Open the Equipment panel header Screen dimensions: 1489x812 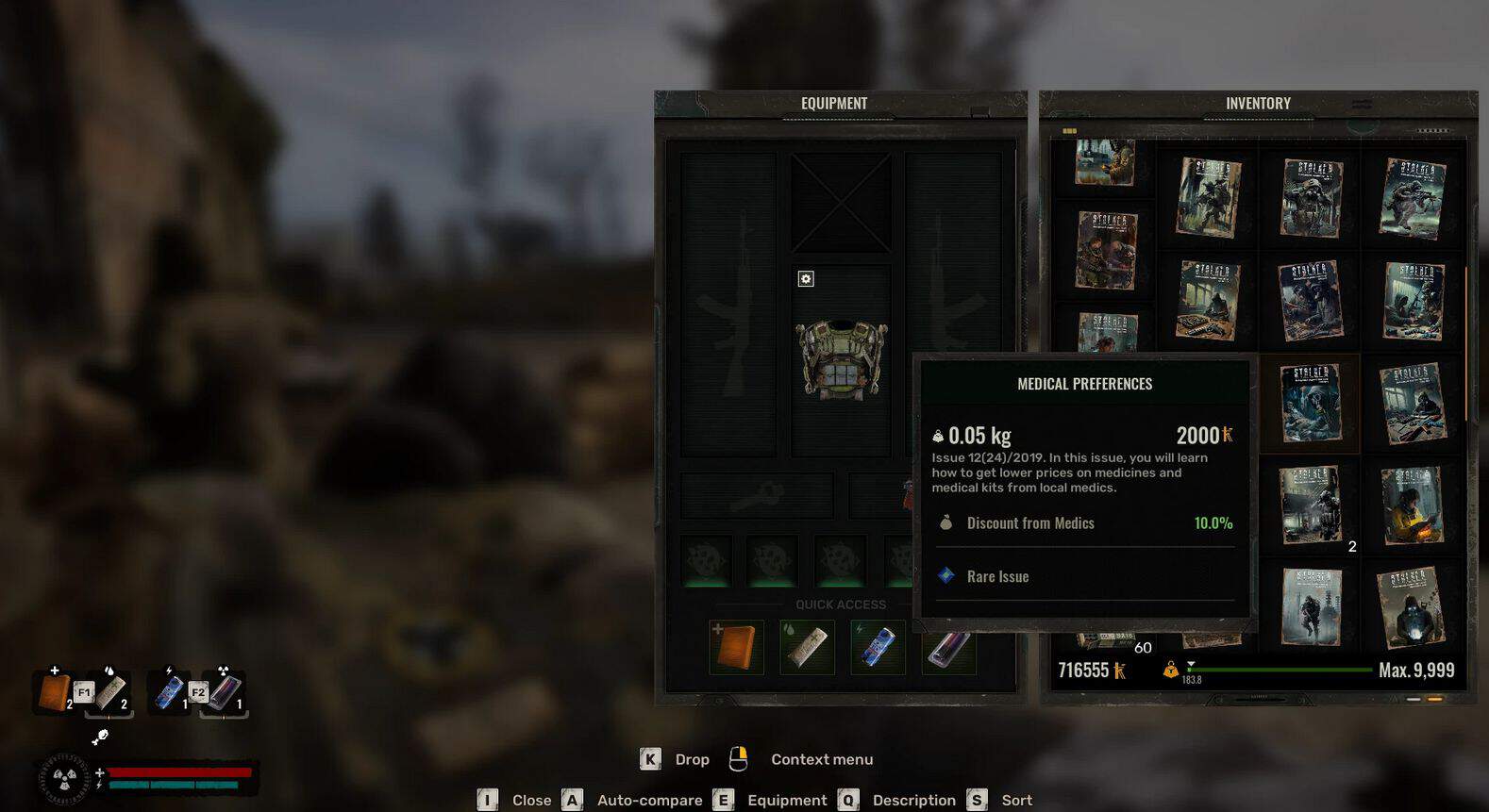tap(834, 104)
